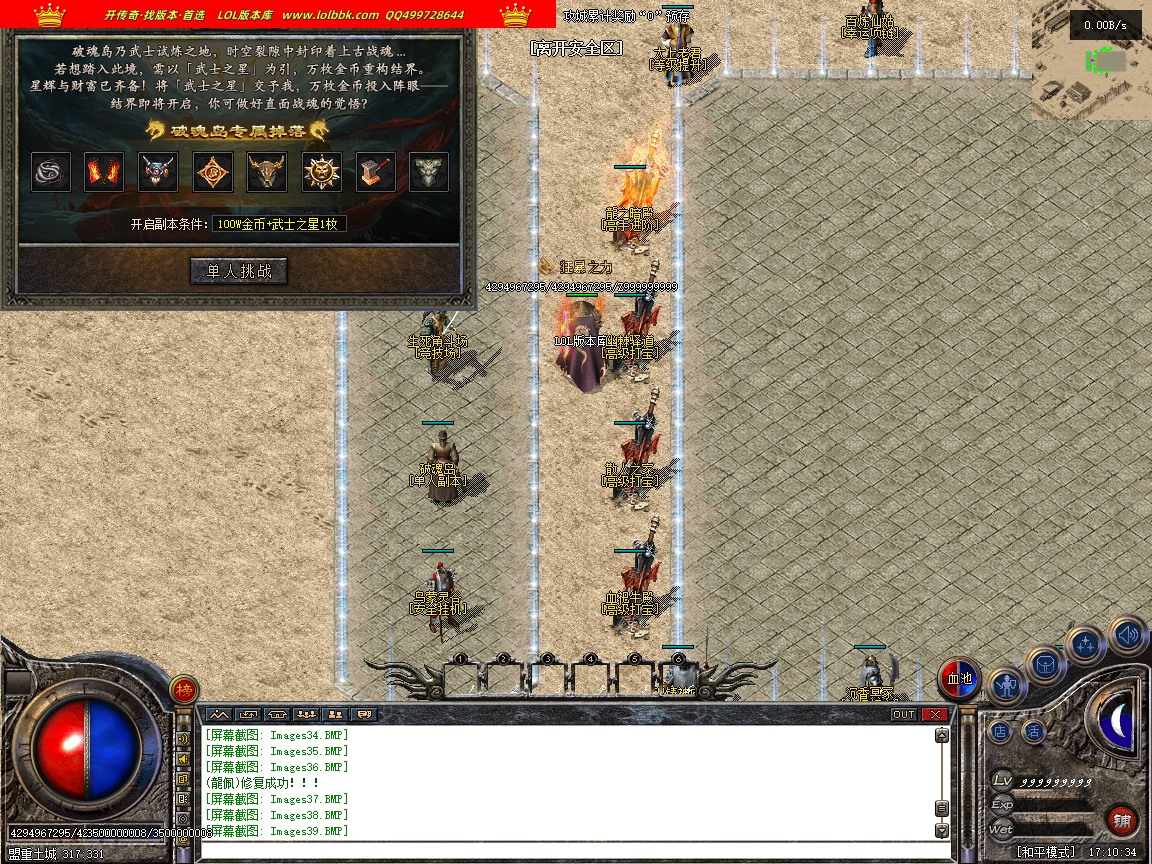
Task: Open the red 铺 stall button
Action: (1122, 821)
